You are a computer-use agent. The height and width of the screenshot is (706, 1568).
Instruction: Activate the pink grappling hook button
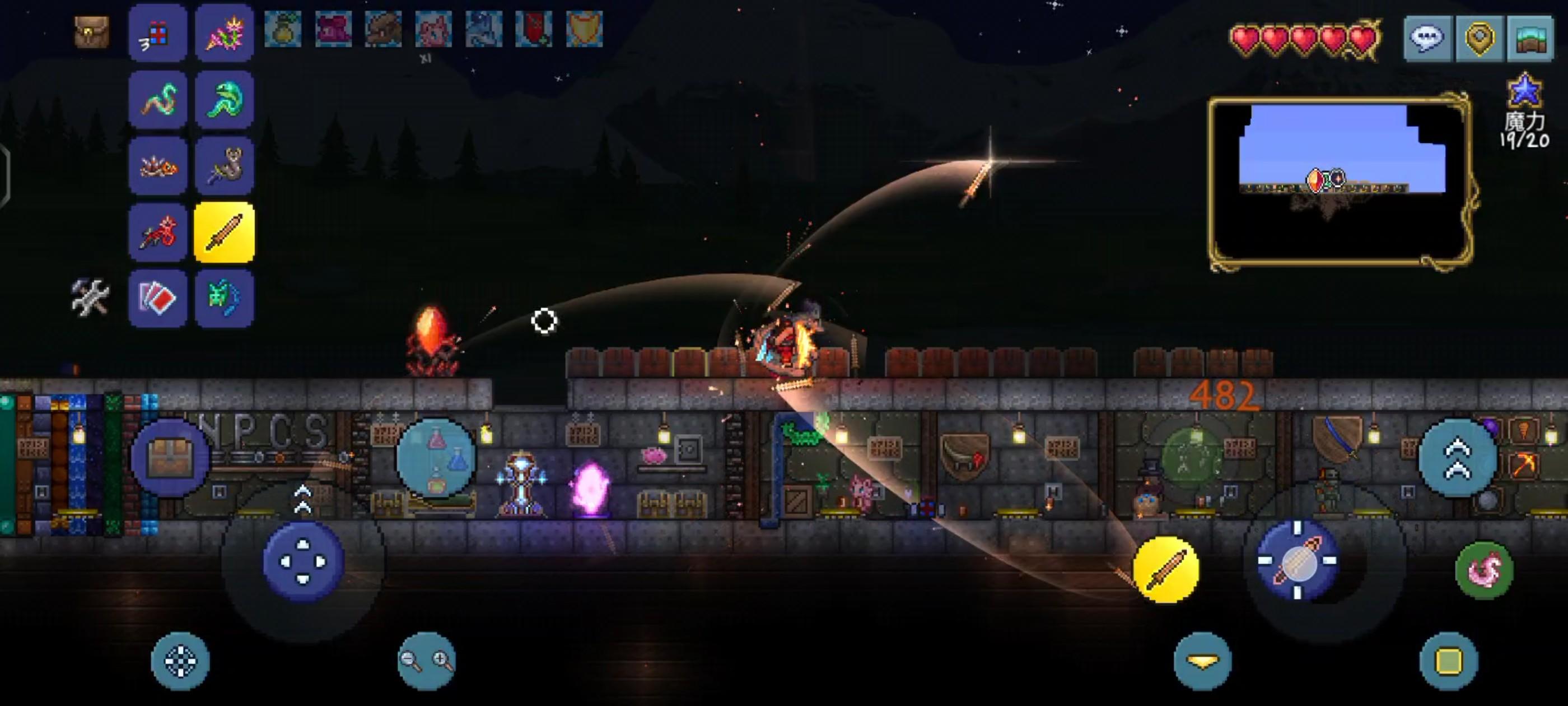(x=1484, y=570)
